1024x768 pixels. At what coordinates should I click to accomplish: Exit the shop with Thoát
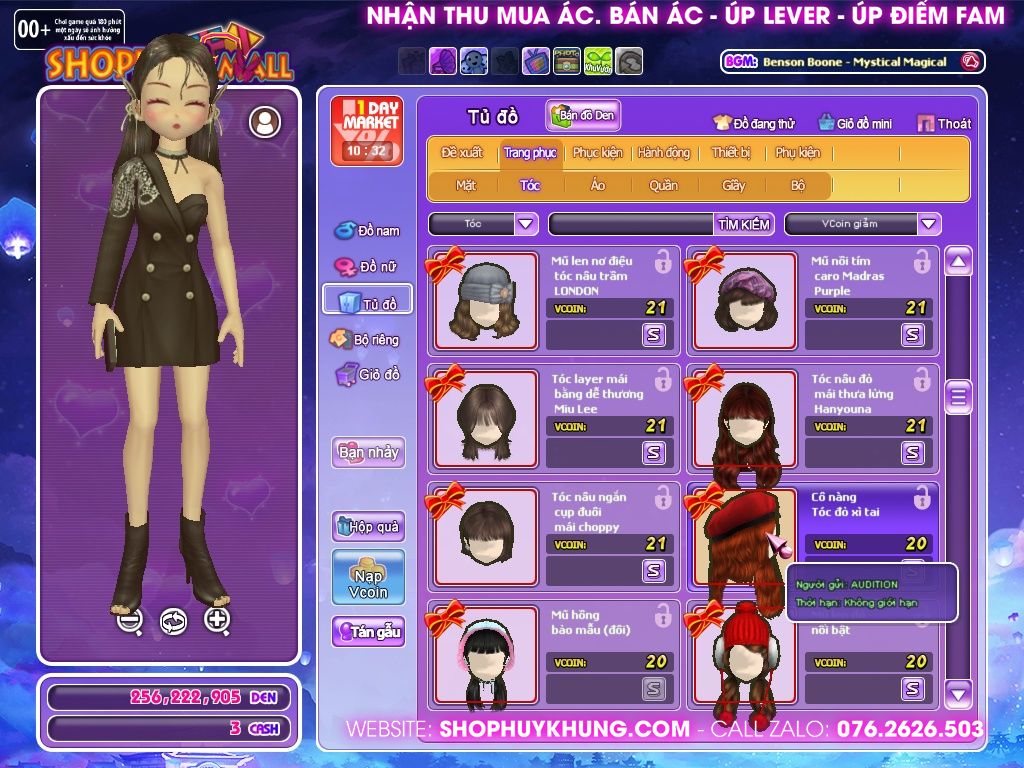[x=943, y=123]
